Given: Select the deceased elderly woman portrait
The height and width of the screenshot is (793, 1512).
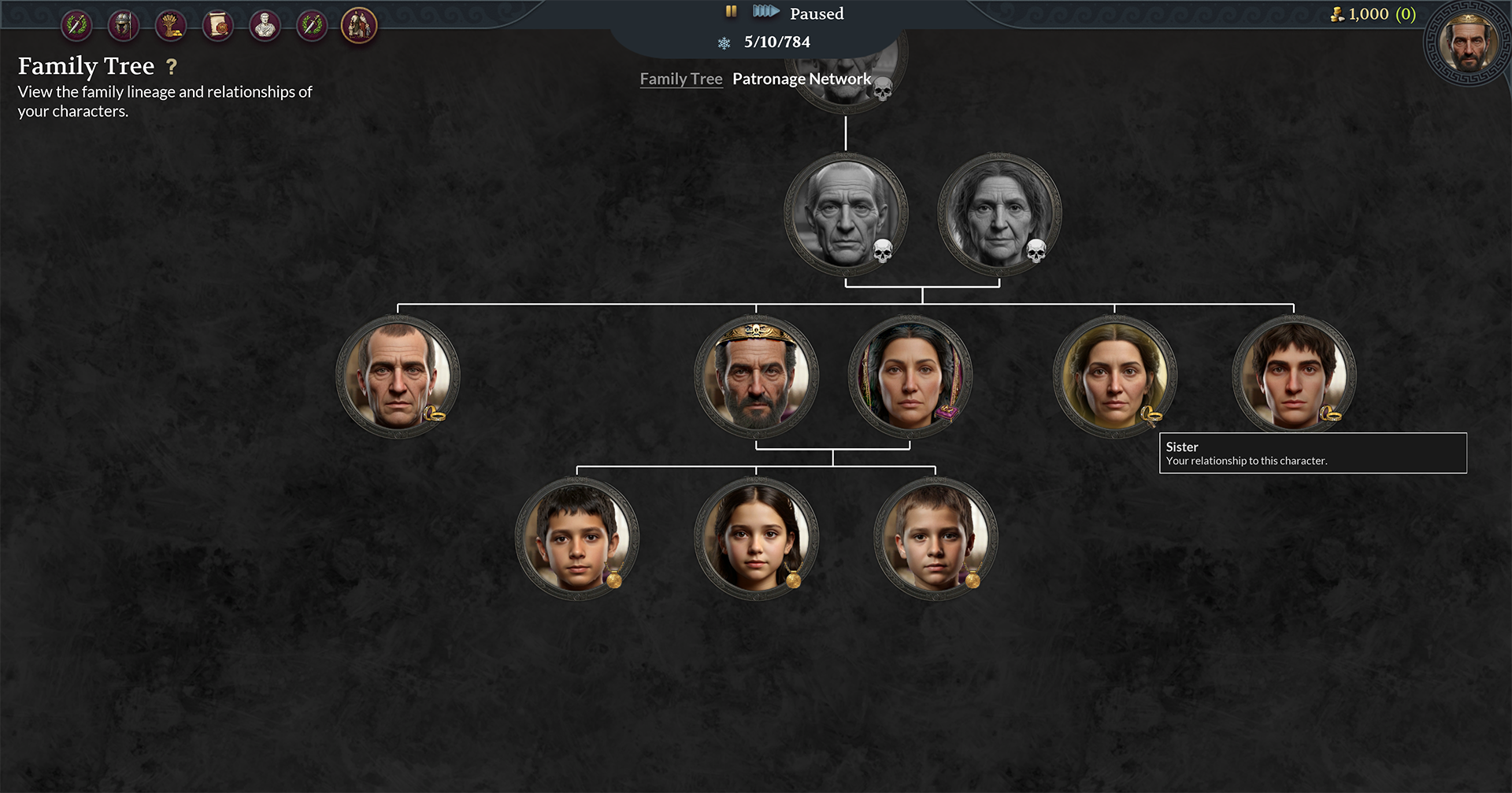Looking at the screenshot, I should [x=999, y=214].
